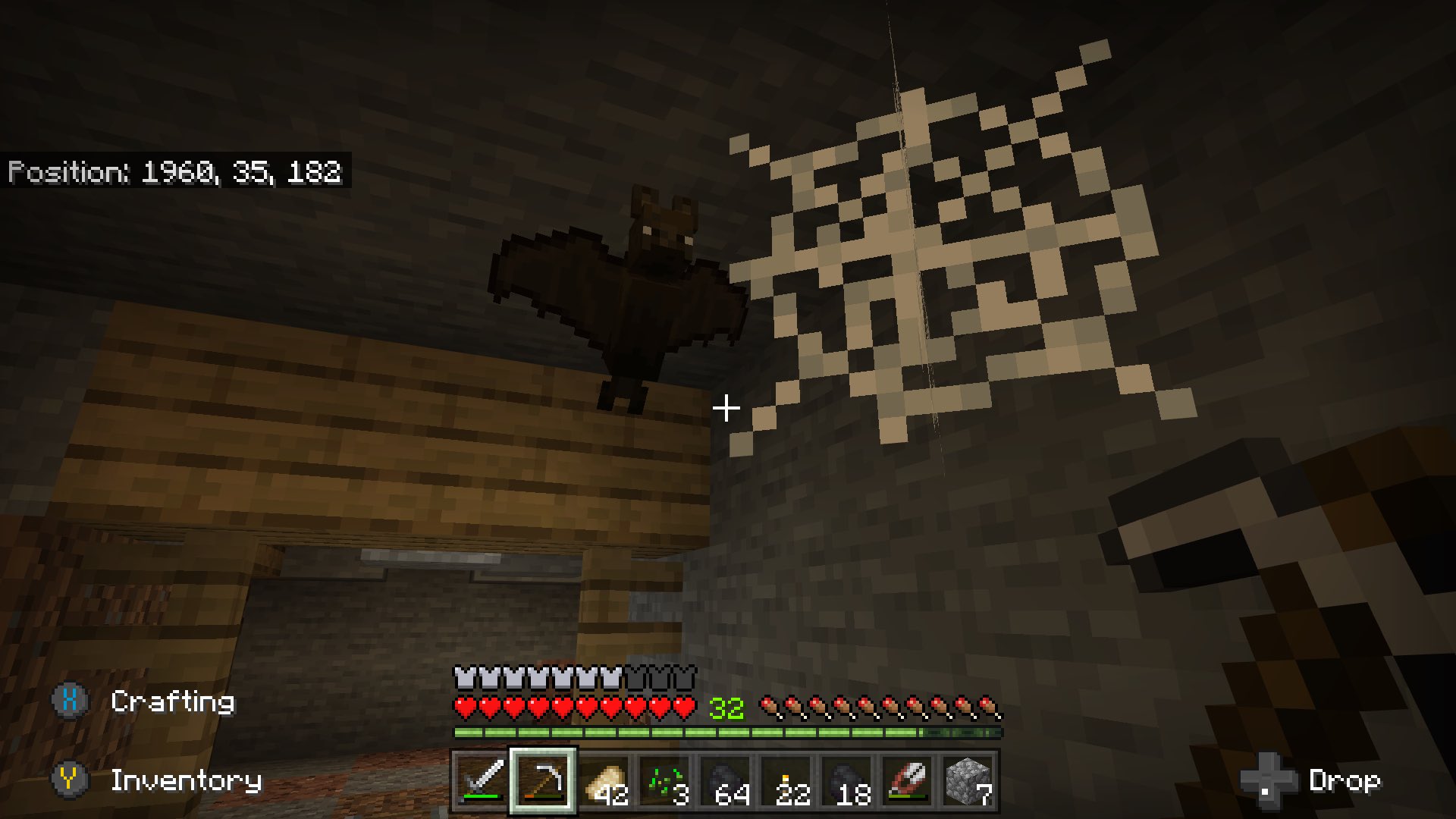
Task: Click the Position coordinates display
Action: click(176, 173)
